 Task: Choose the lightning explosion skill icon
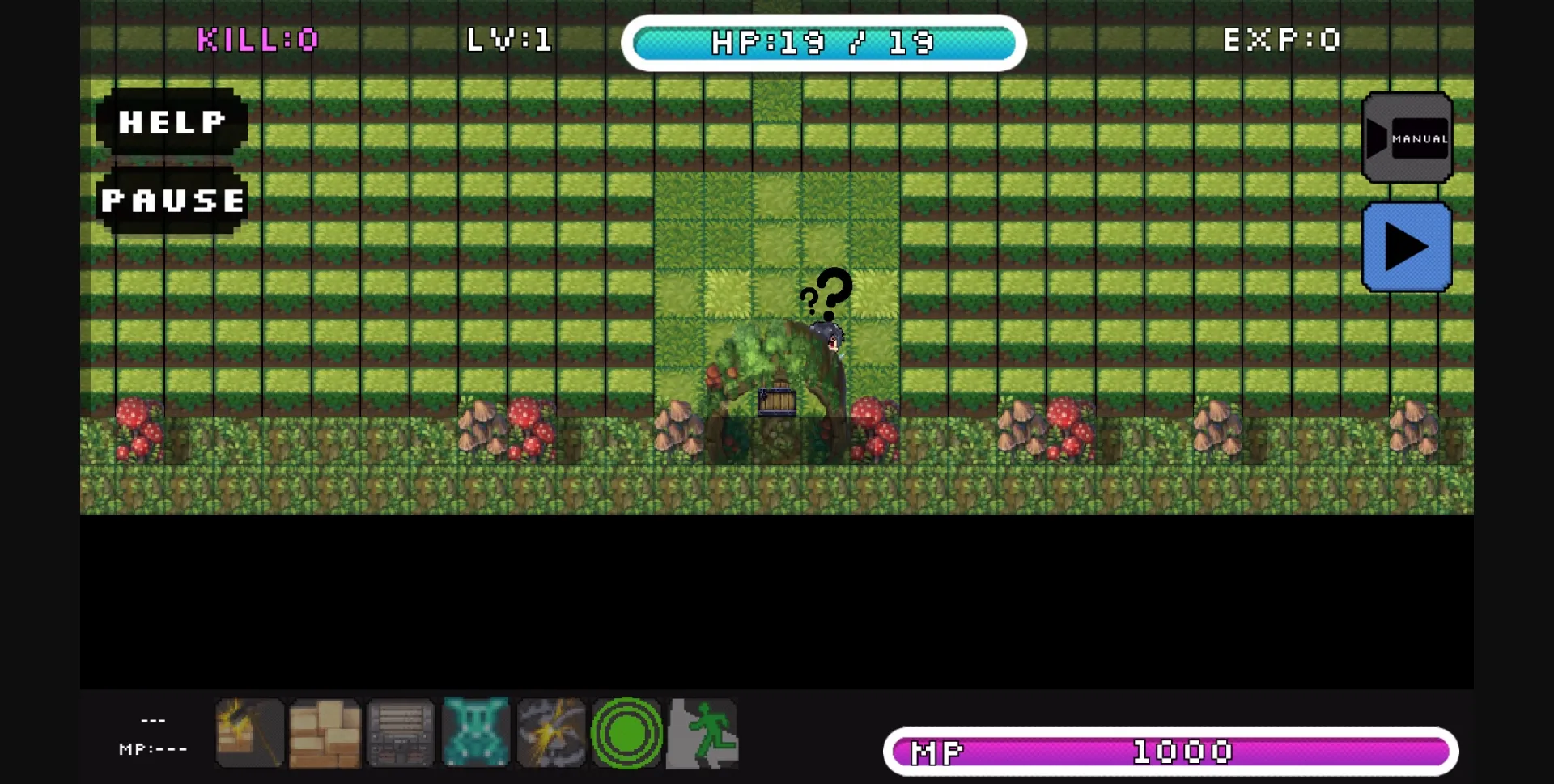click(x=550, y=735)
